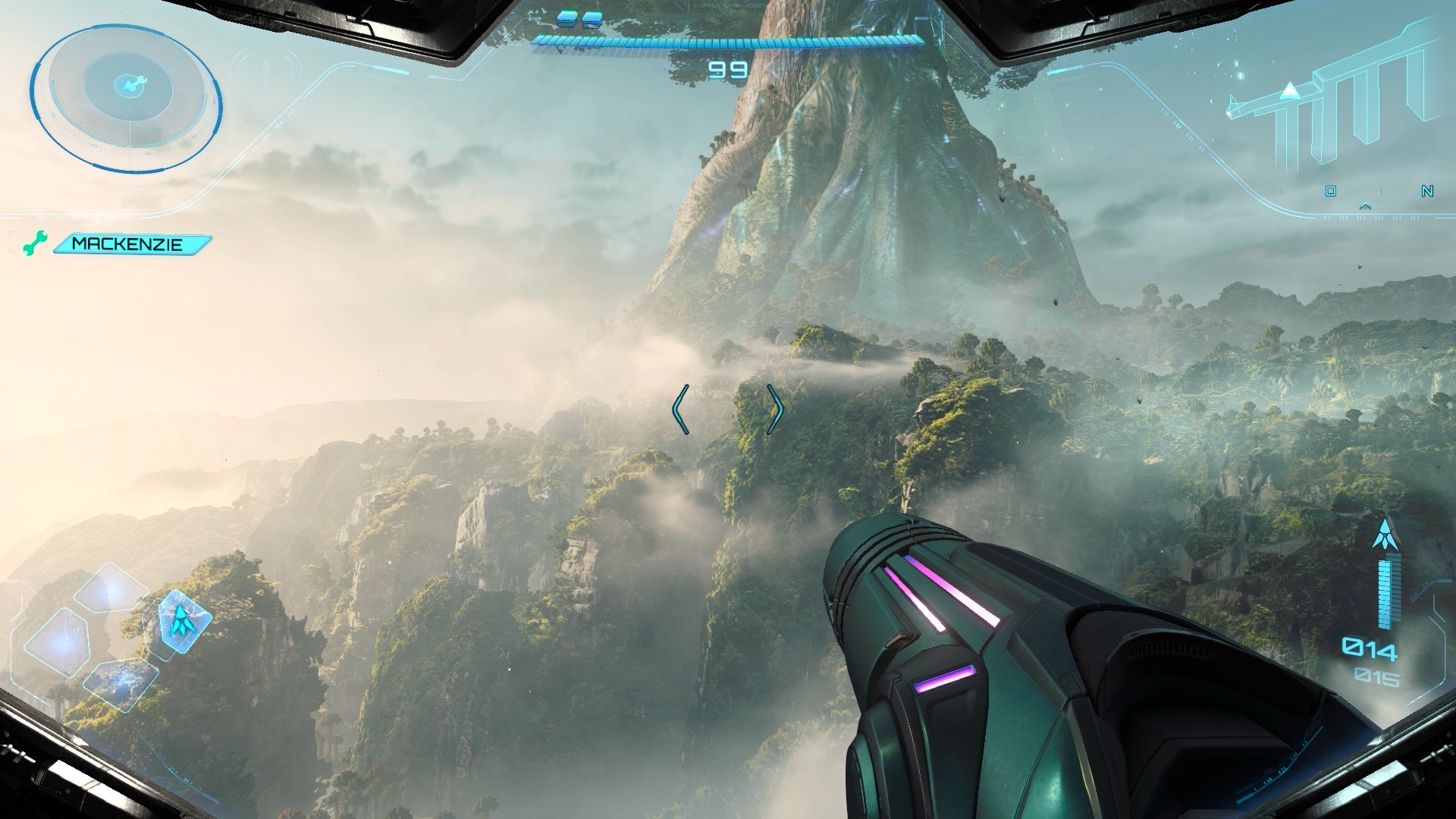1456x819 pixels.
Task: Select the MACKENZIE ally label
Action: 129,244
